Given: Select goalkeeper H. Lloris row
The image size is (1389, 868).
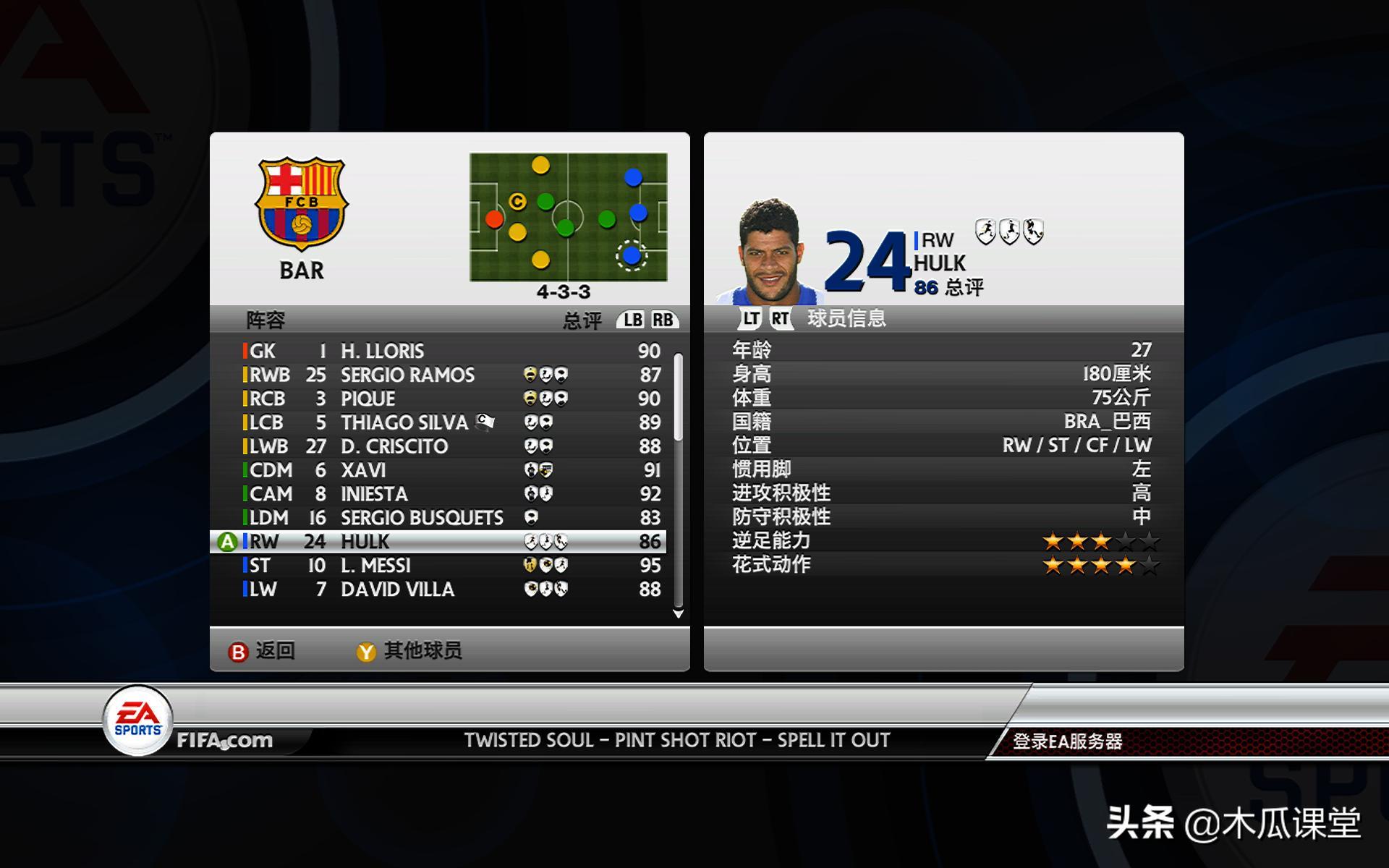Looking at the screenshot, I should pyautogui.click(x=449, y=351).
